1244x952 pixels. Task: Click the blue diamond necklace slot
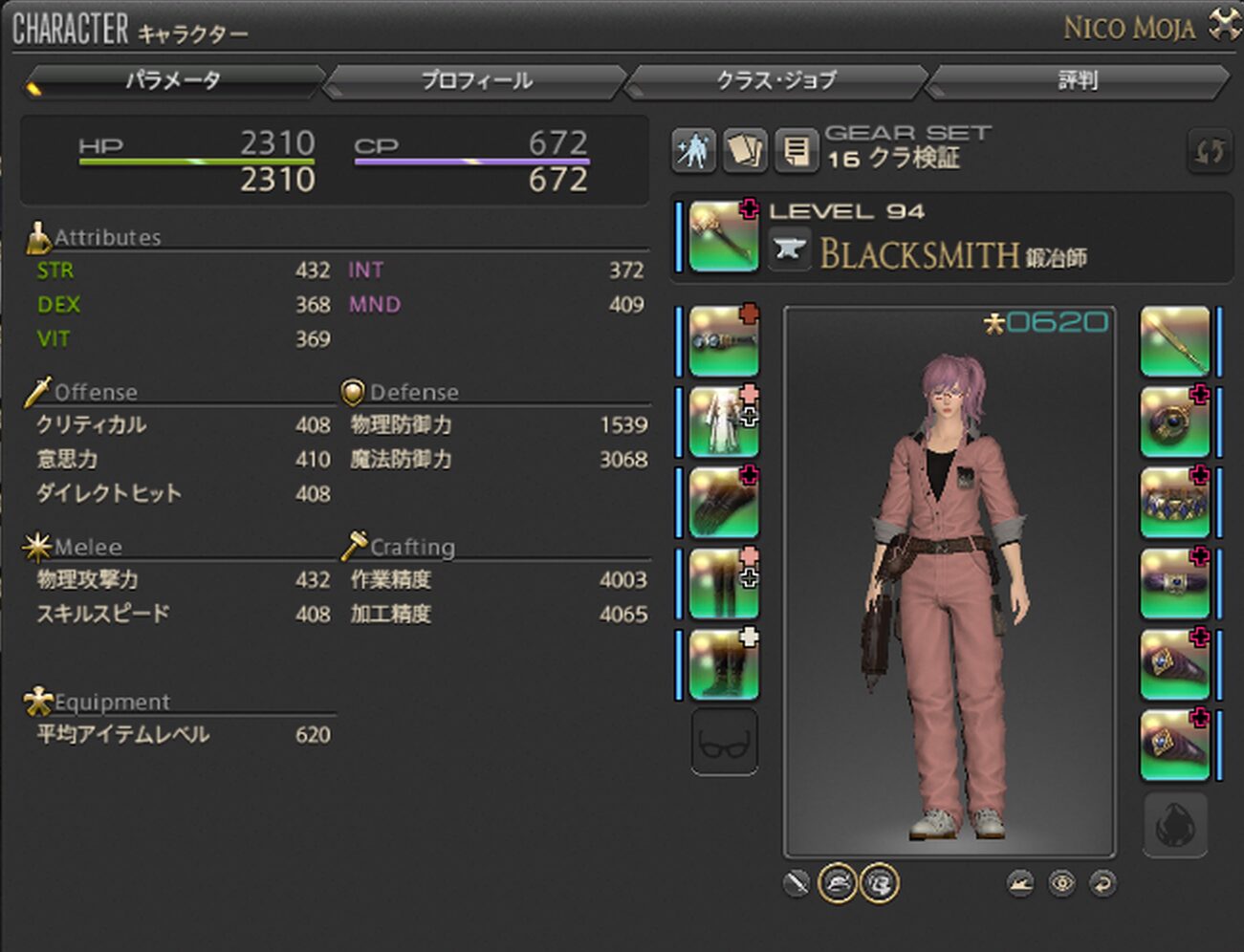point(1174,503)
